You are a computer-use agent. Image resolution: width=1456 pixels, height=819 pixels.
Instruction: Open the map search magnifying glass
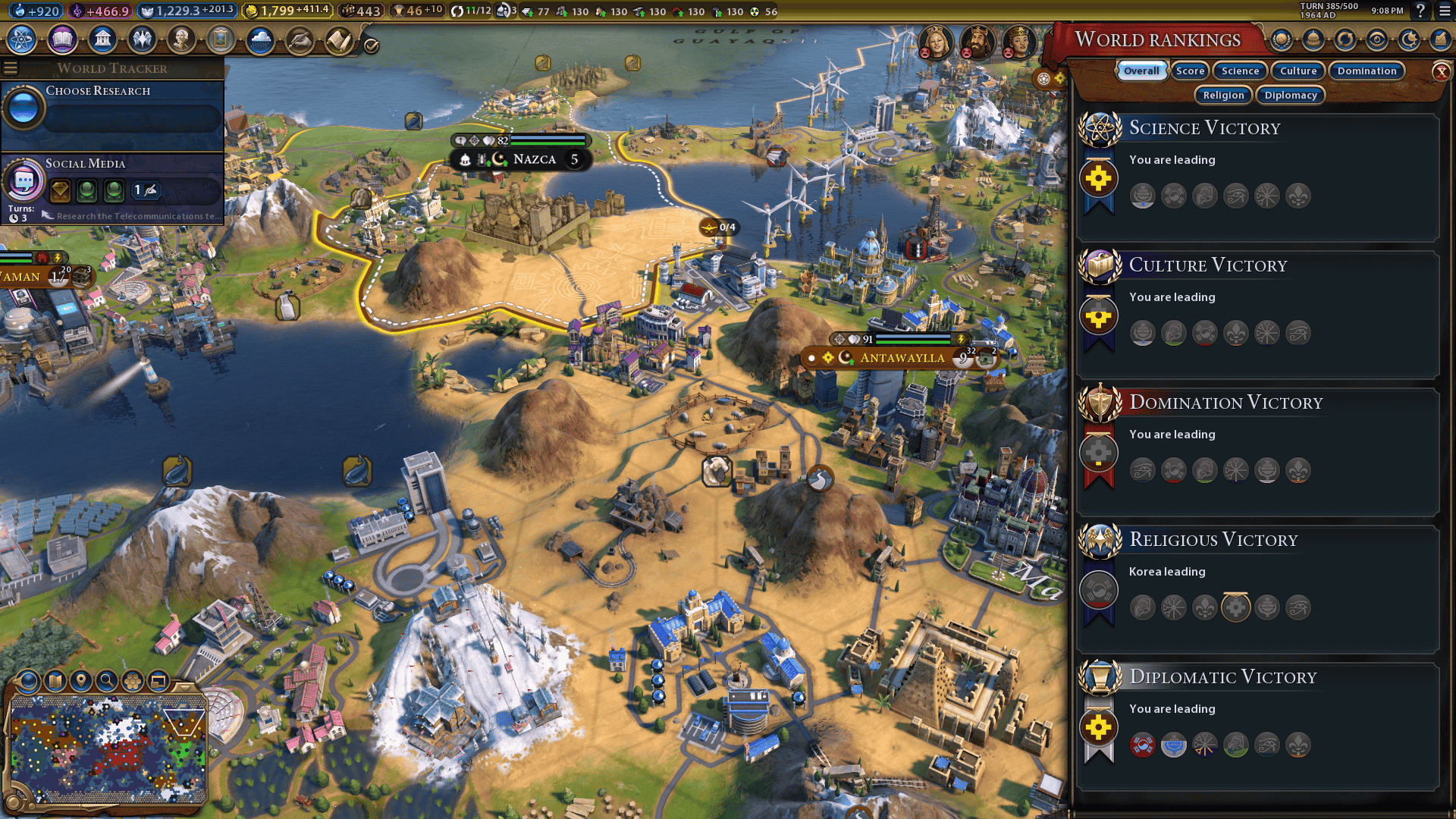click(x=107, y=681)
